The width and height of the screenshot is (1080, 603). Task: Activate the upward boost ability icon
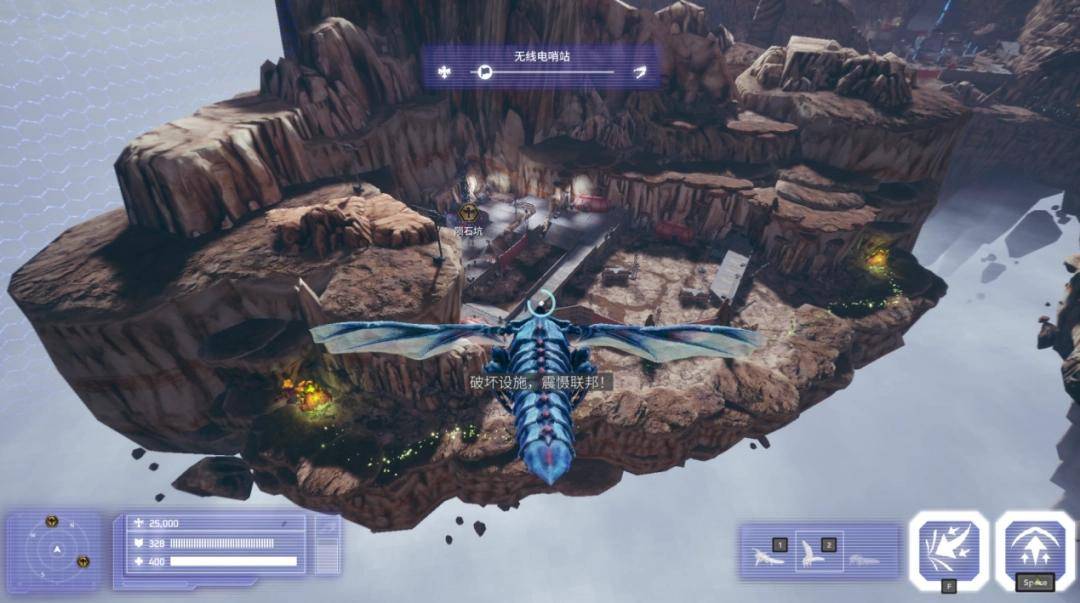(x=1035, y=549)
